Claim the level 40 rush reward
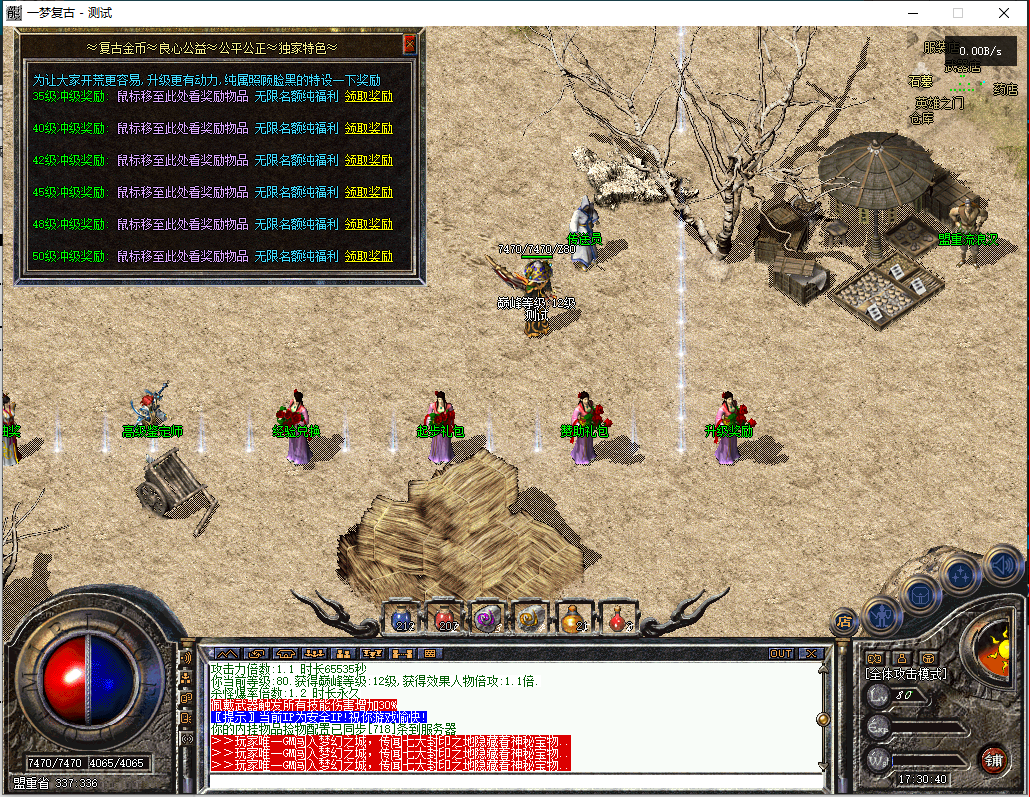The image size is (1030, 797). tap(369, 128)
